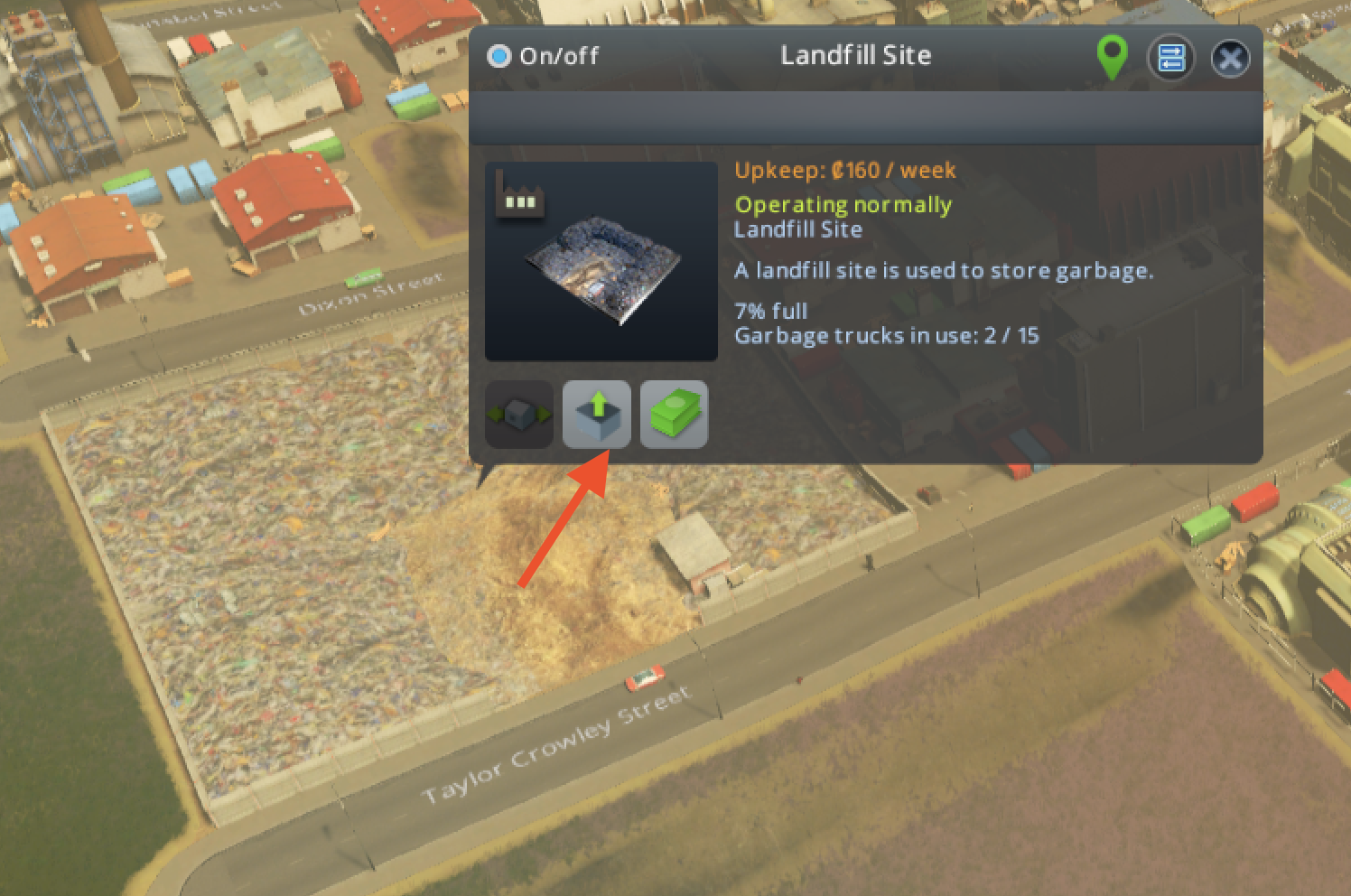Click the blue On/off radio circle
The height and width of the screenshot is (896, 1351).
click(498, 55)
